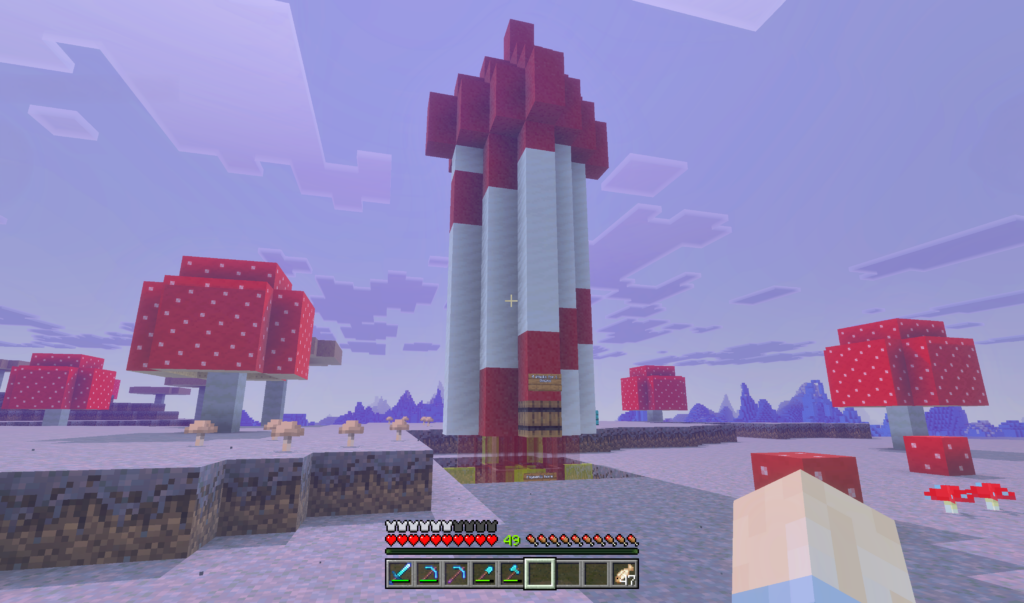Click the highlighted empty hotbar slot
The width and height of the screenshot is (1024, 603).
540,573
